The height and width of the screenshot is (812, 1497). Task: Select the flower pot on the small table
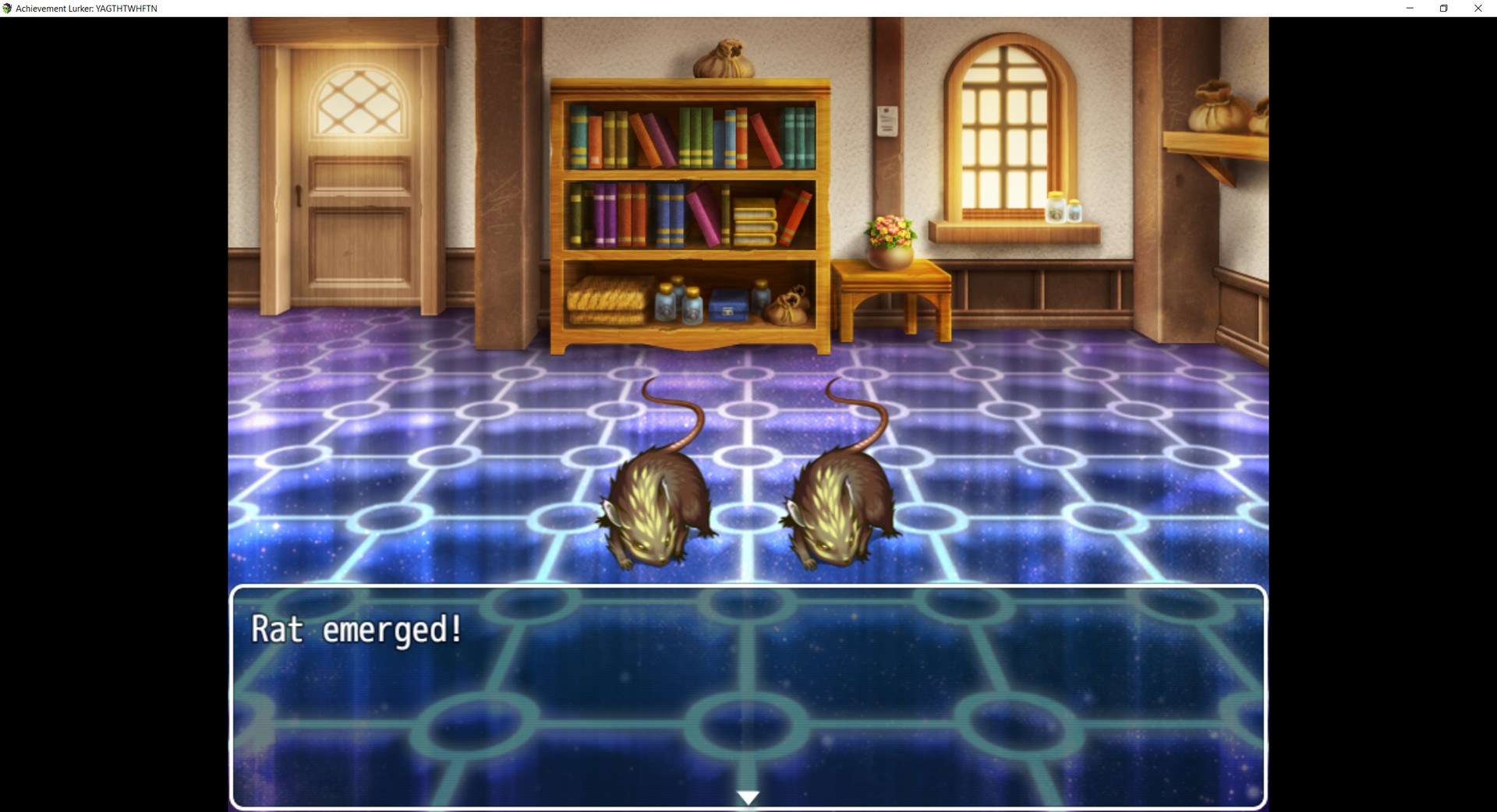click(x=890, y=242)
